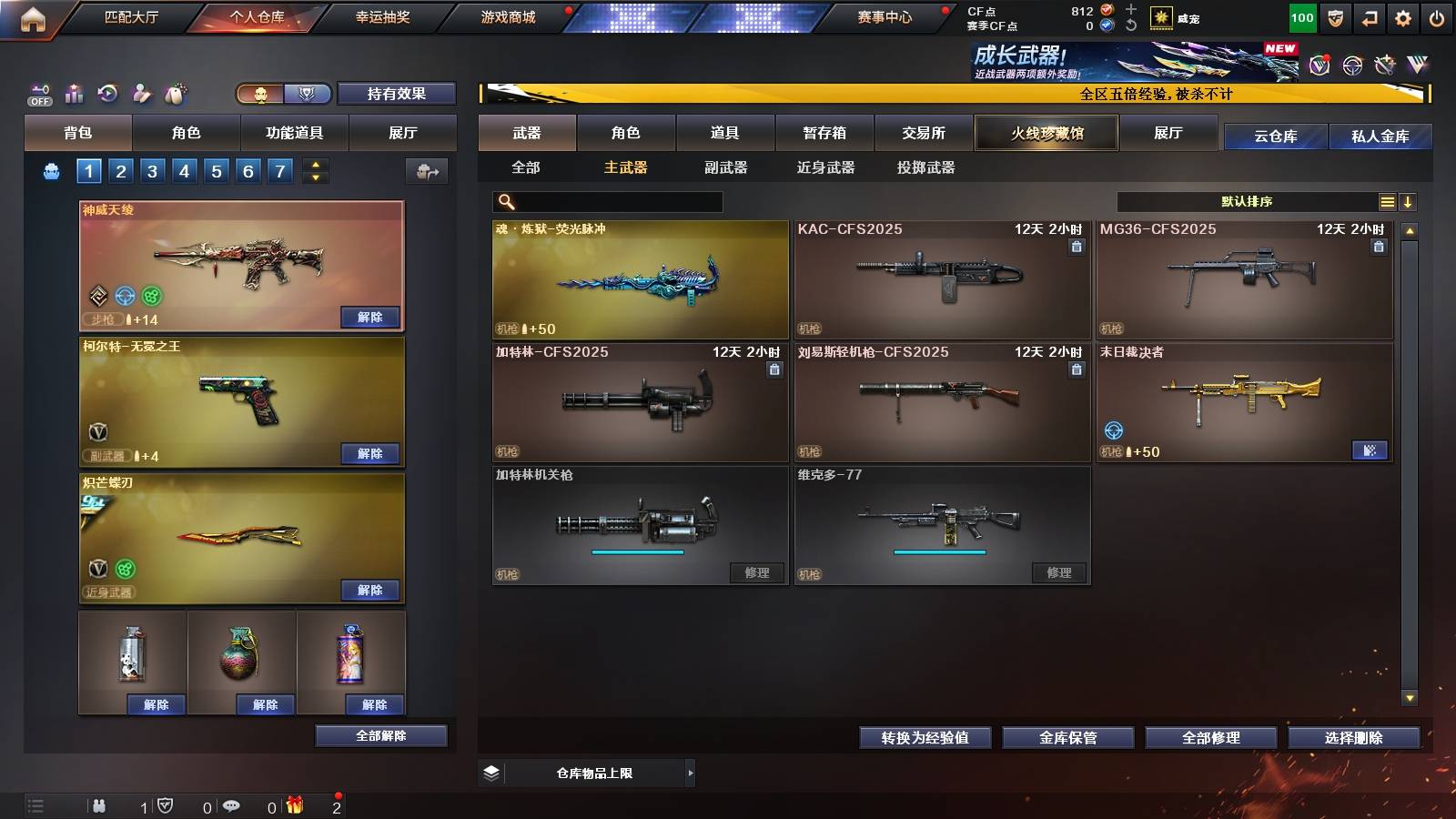1456x819 pixels.
Task: Open the 幸运抽奖 menu item
Action: click(x=383, y=16)
